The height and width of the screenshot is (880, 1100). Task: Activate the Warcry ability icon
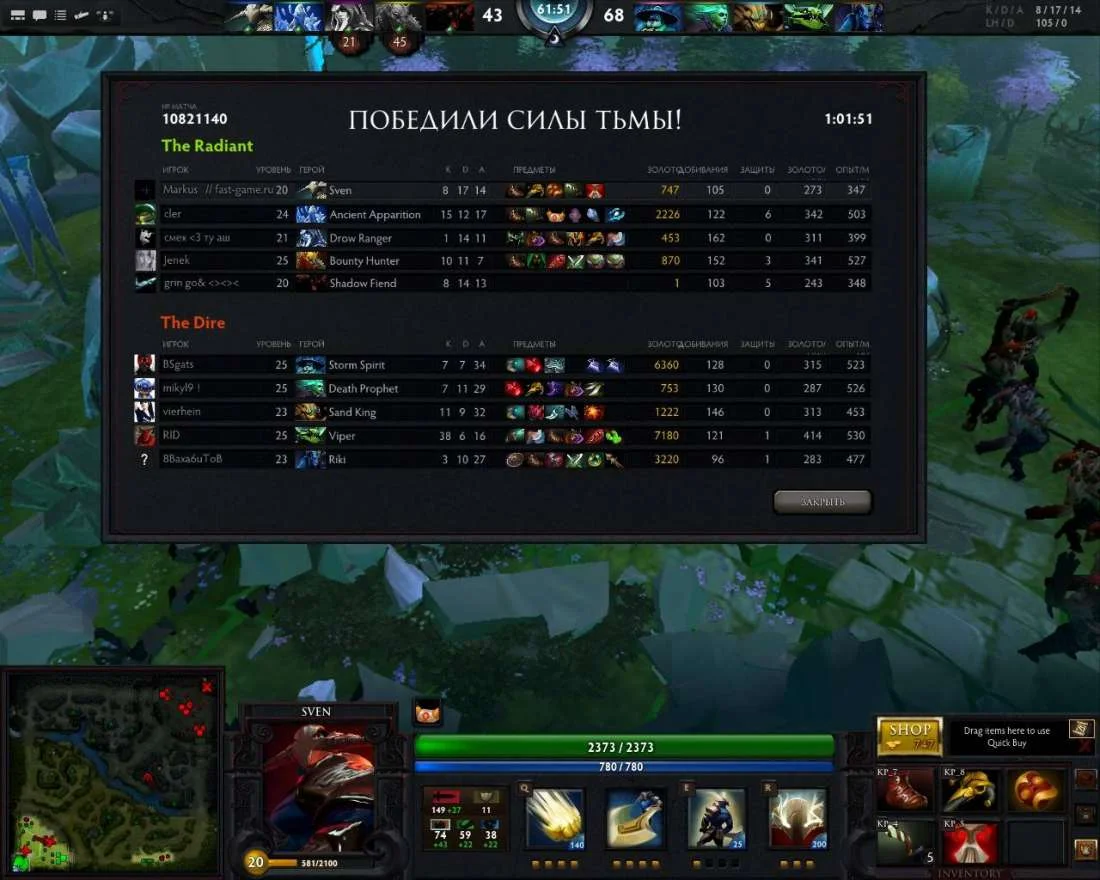715,819
